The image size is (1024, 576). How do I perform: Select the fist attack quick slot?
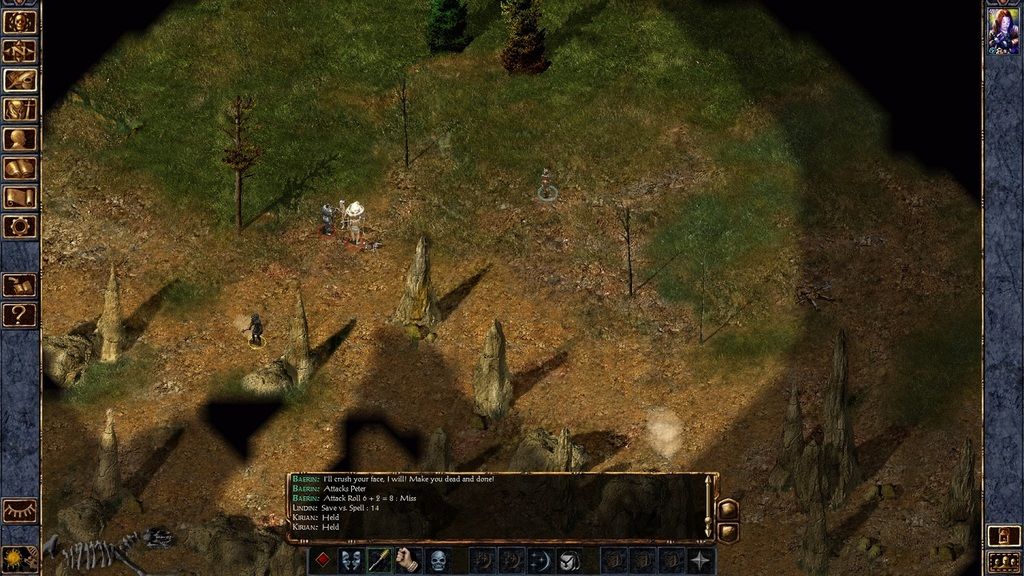tap(408, 560)
